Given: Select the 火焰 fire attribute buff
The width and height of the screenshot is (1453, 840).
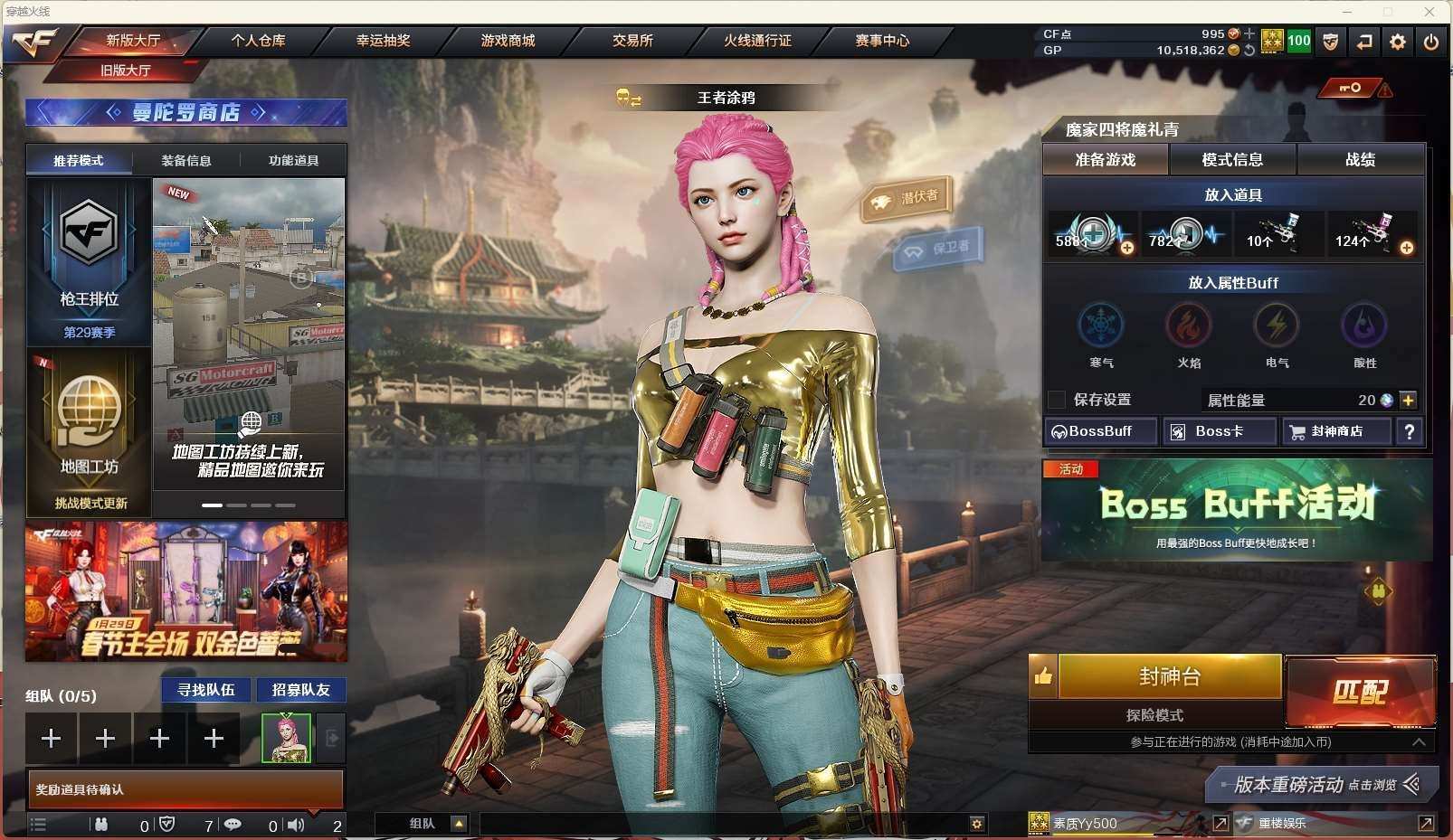Looking at the screenshot, I should [x=1189, y=326].
